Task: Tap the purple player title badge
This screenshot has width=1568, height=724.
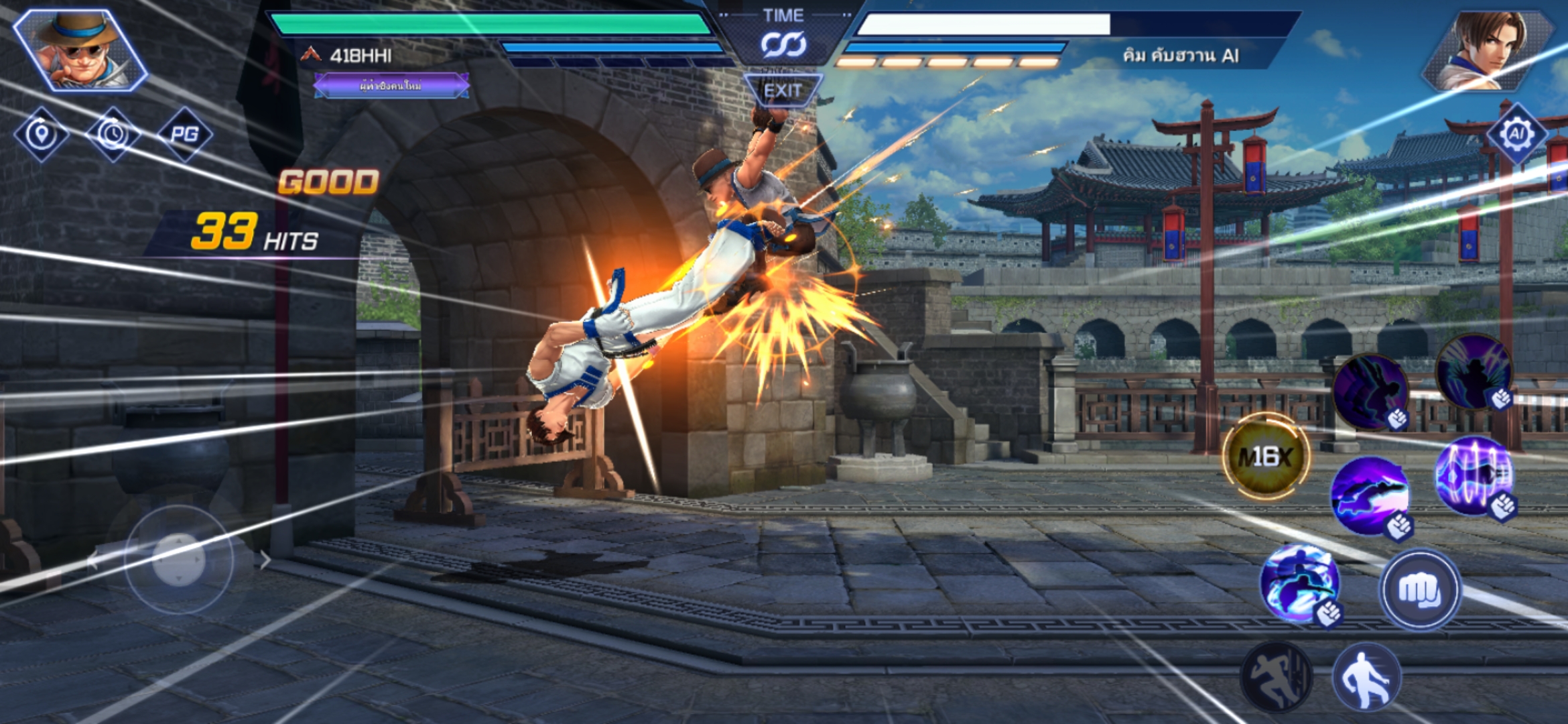Action: pyautogui.click(x=391, y=86)
